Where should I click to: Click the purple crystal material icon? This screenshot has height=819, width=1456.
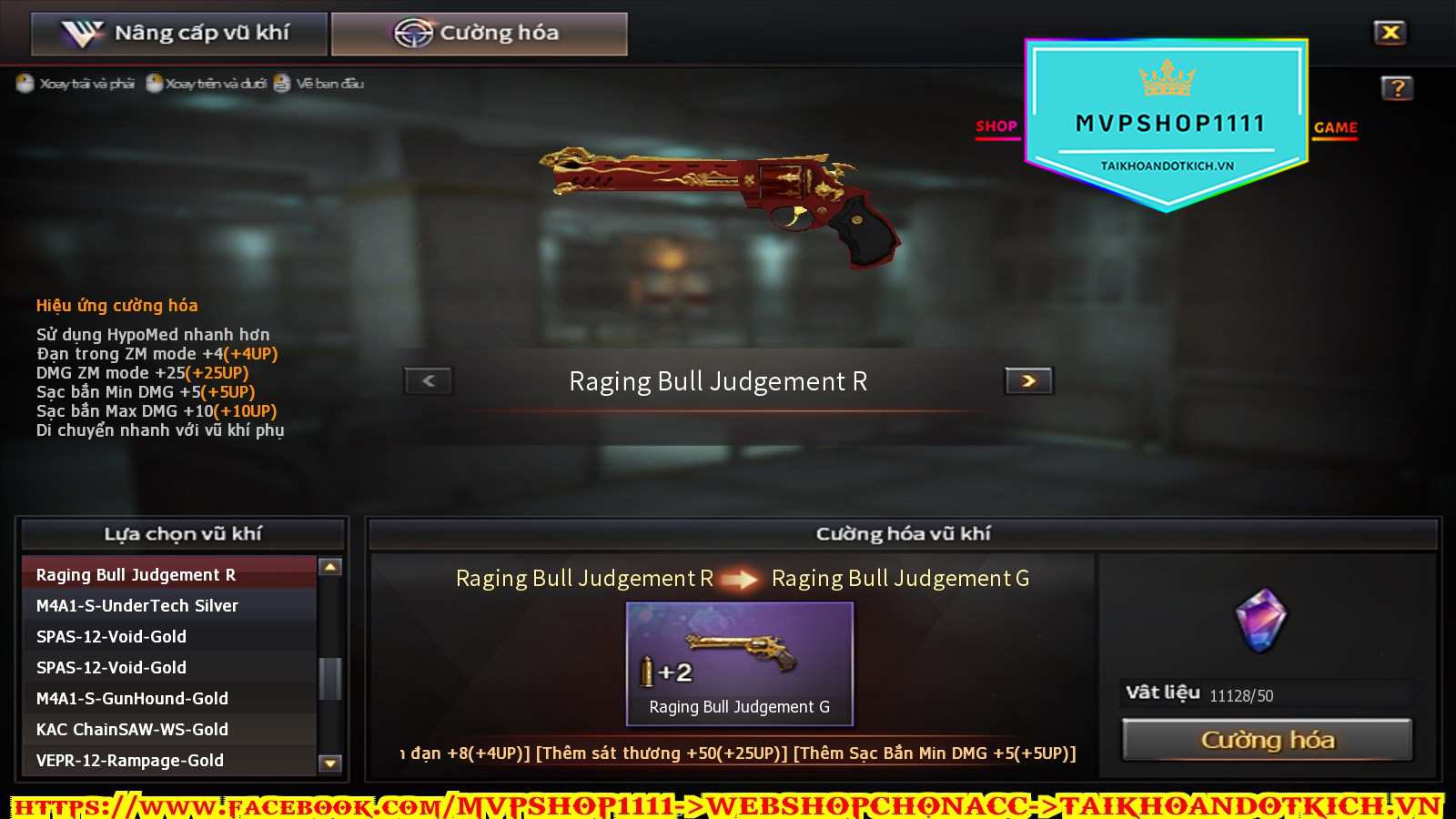point(1261,621)
